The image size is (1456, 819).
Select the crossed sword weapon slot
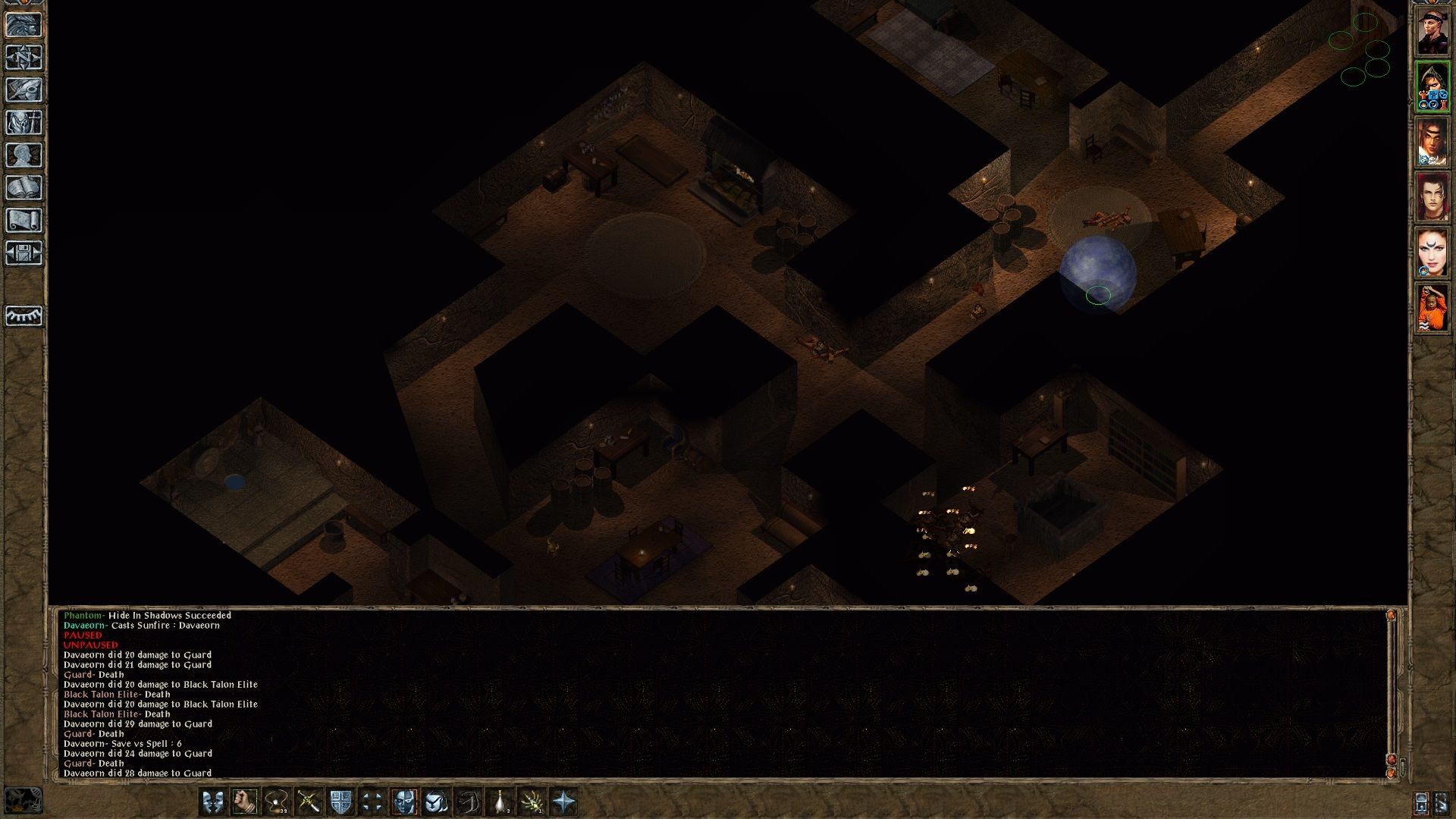pos(308,802)
